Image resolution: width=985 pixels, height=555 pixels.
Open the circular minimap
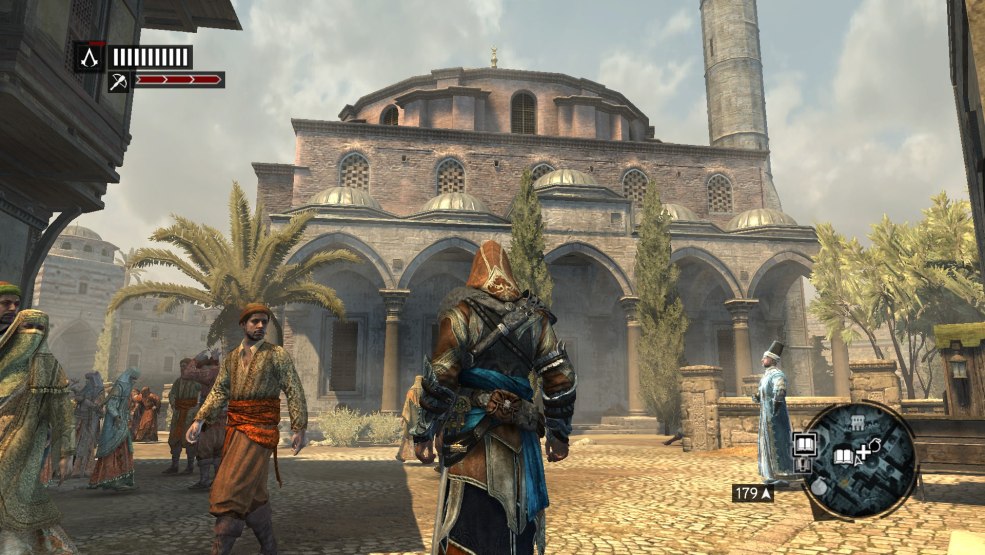(x=859, y=461)
